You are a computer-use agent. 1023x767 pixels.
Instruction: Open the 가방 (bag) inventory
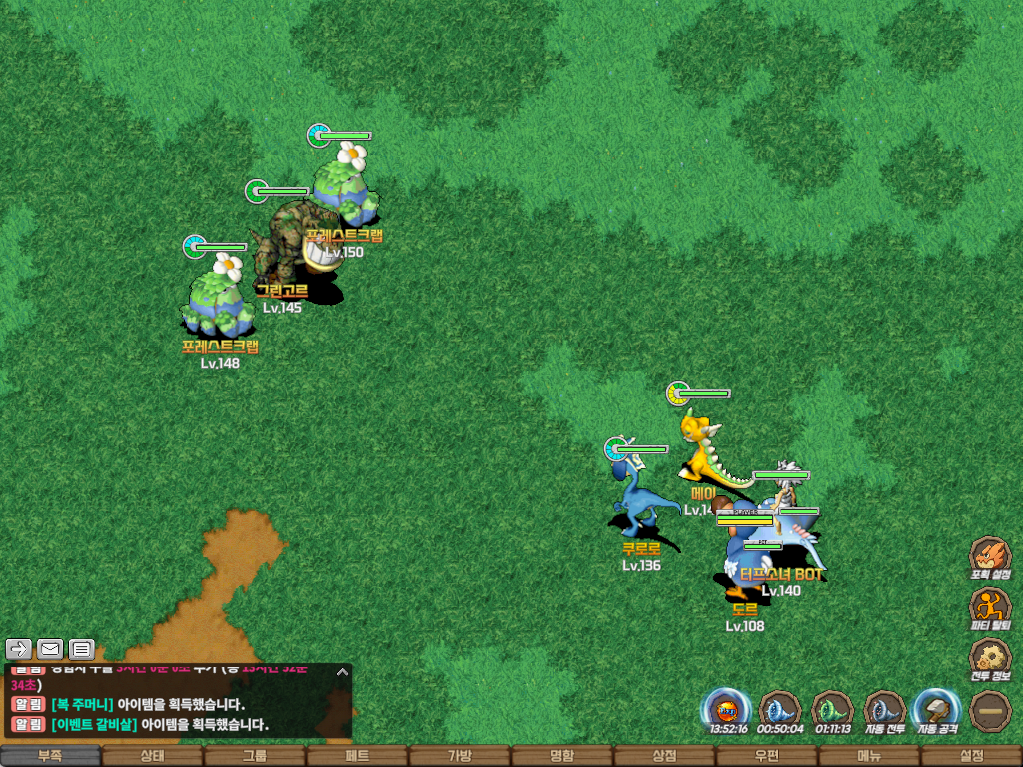click(459, 756)
